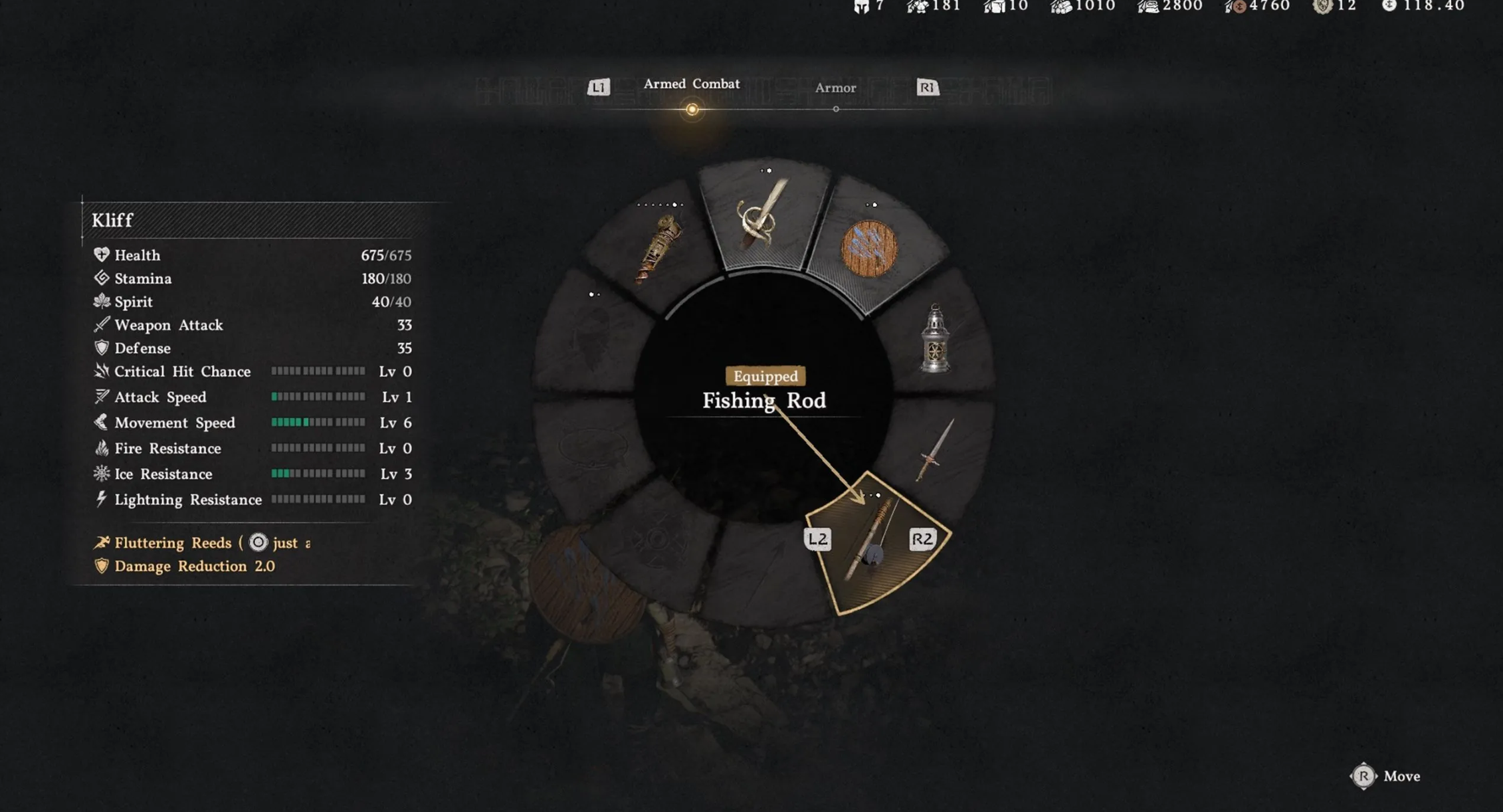Switch to the Armor tab
This screenshot has width=1503, height=812.
(x=835, y=88)
